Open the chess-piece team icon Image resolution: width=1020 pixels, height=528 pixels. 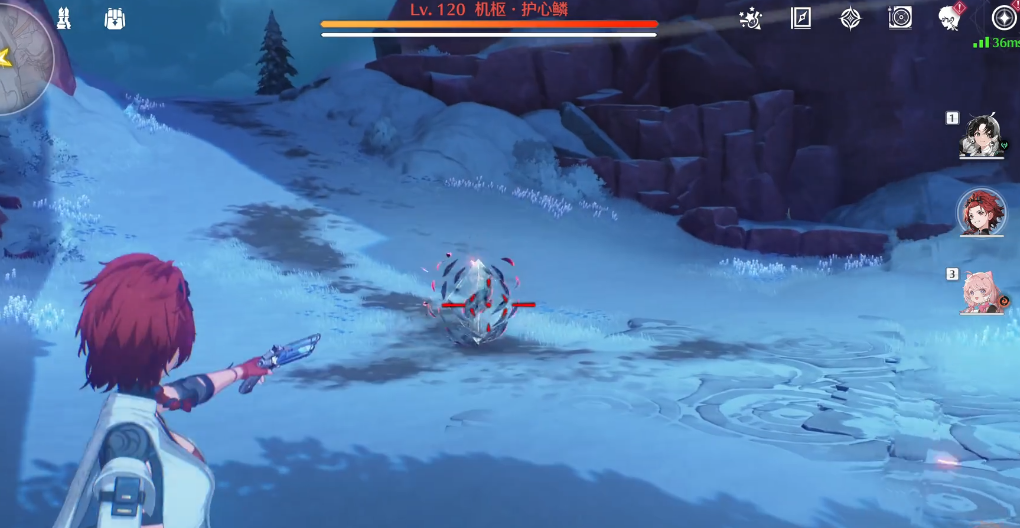[x=63, y=18]
